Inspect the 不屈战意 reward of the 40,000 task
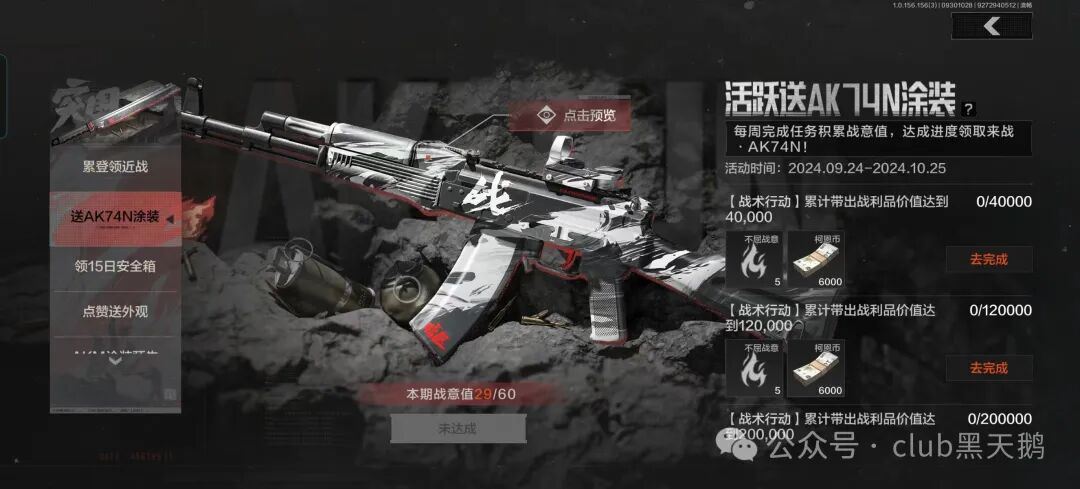1080x489 pixels. point(756,258)
